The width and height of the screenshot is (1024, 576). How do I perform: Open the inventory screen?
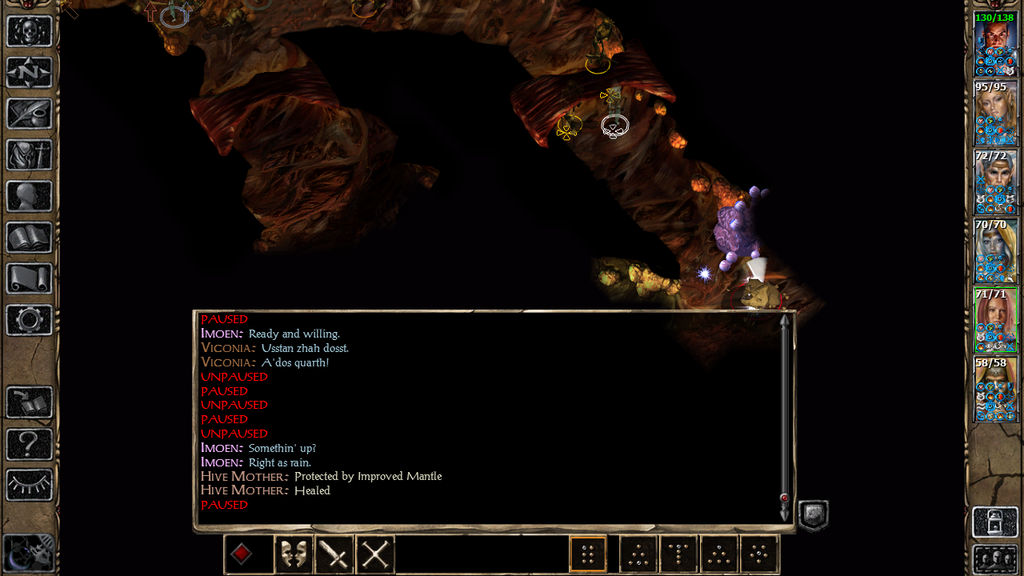click(x=29, y=155)
